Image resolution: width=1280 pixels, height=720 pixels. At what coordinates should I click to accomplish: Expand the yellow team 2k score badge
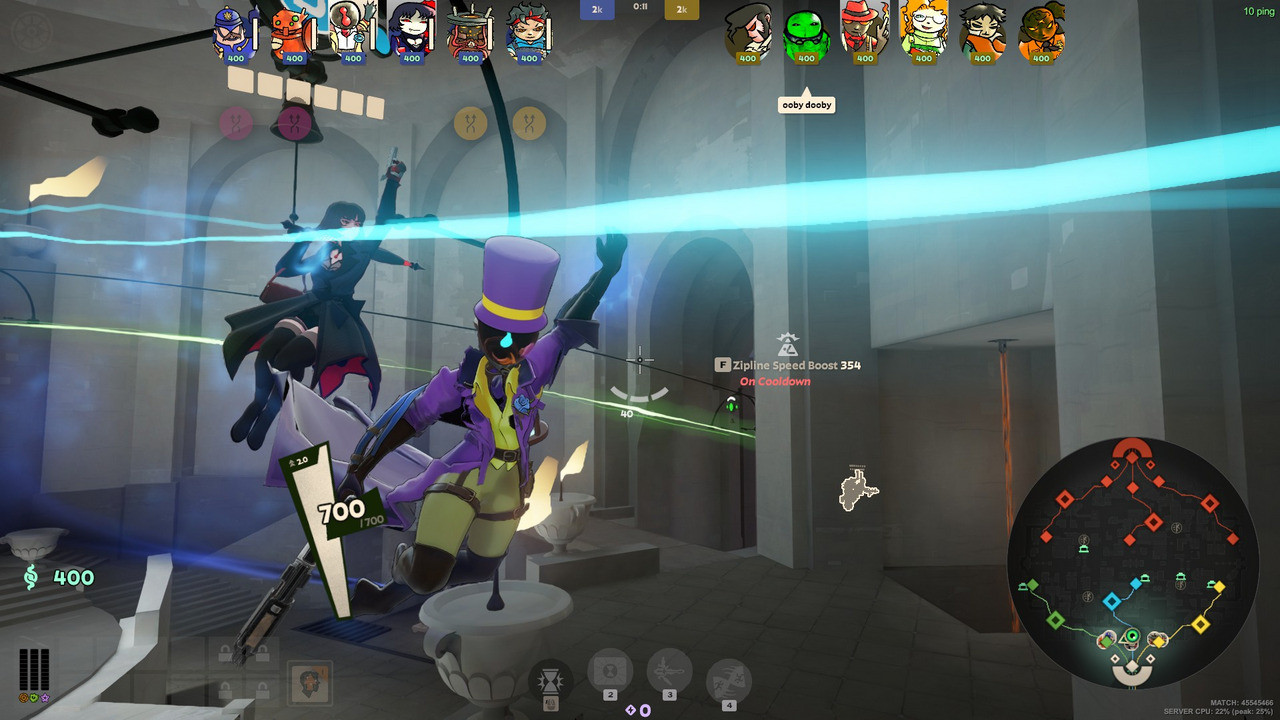click(x=681, y=10)
